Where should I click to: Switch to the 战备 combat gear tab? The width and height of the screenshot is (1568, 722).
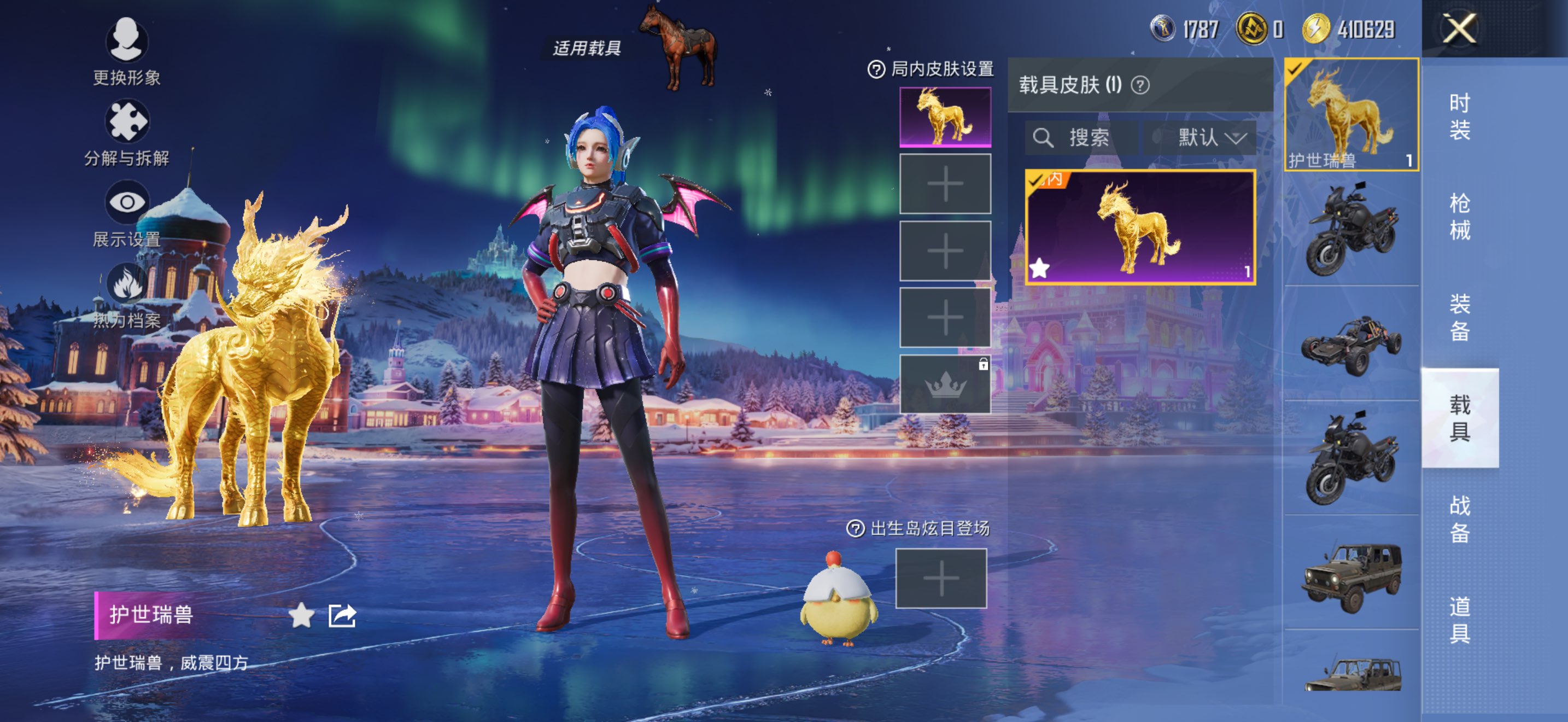point(1459,518)
